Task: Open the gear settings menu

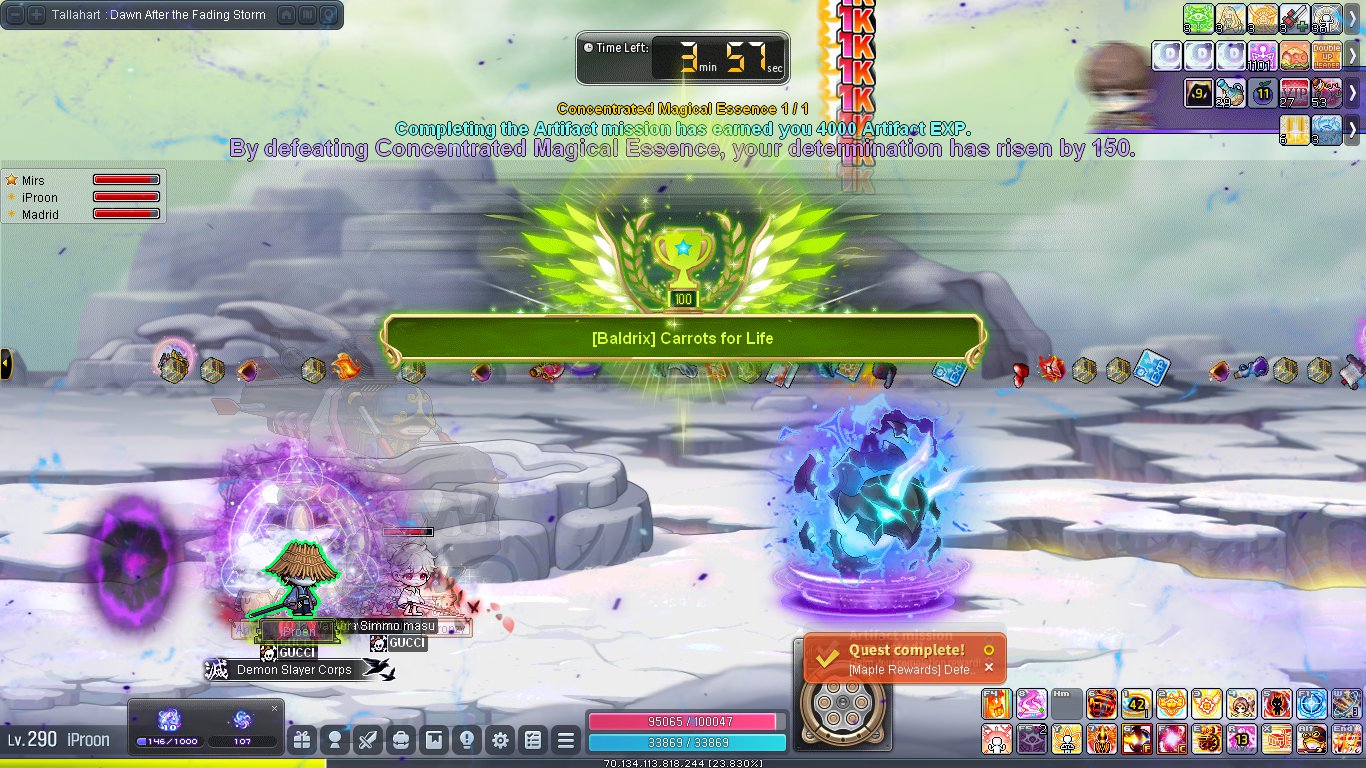Action: pyautogui.click(x=500, y=741)
